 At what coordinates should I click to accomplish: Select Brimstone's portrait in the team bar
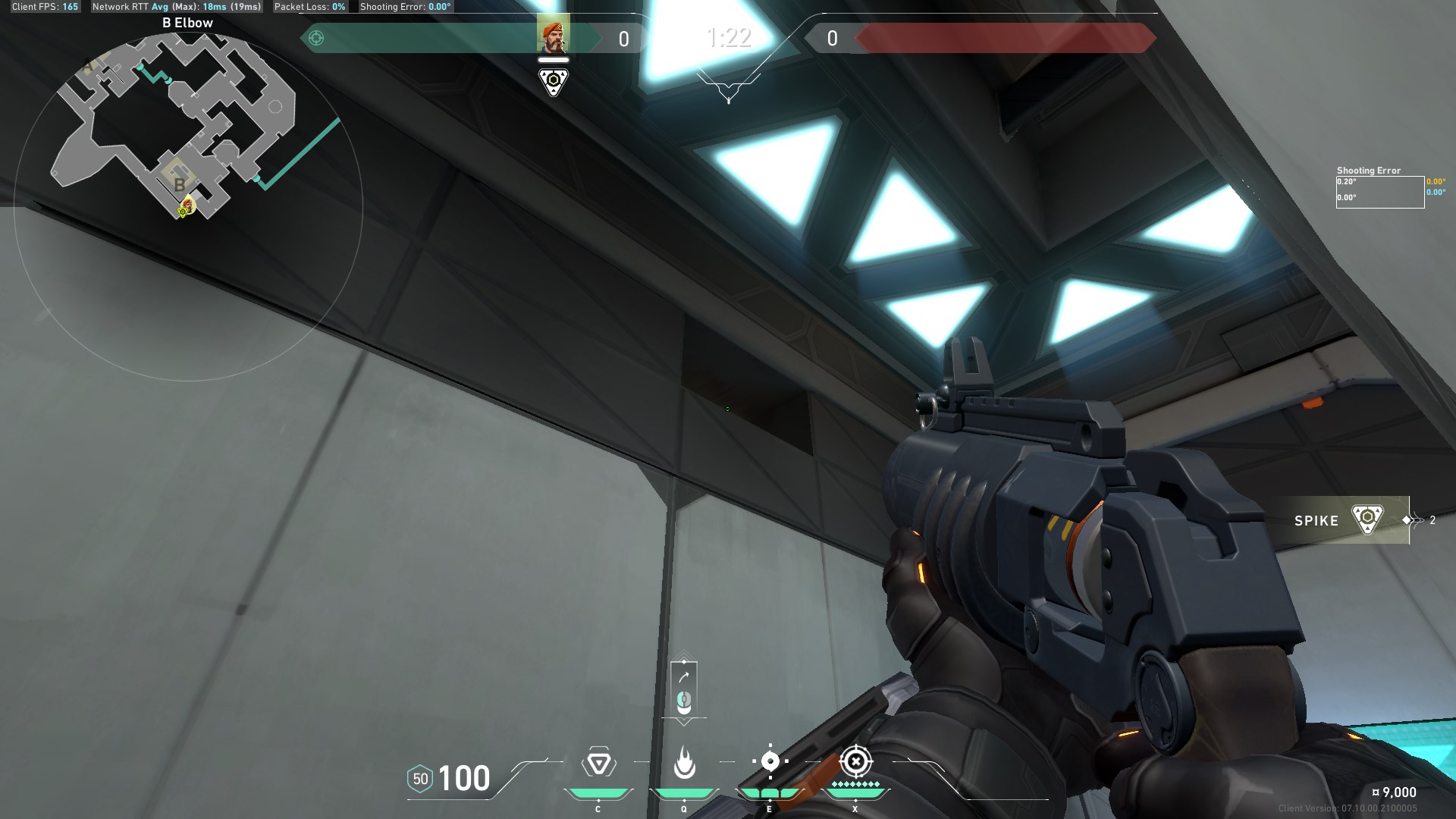coord(553,36)
